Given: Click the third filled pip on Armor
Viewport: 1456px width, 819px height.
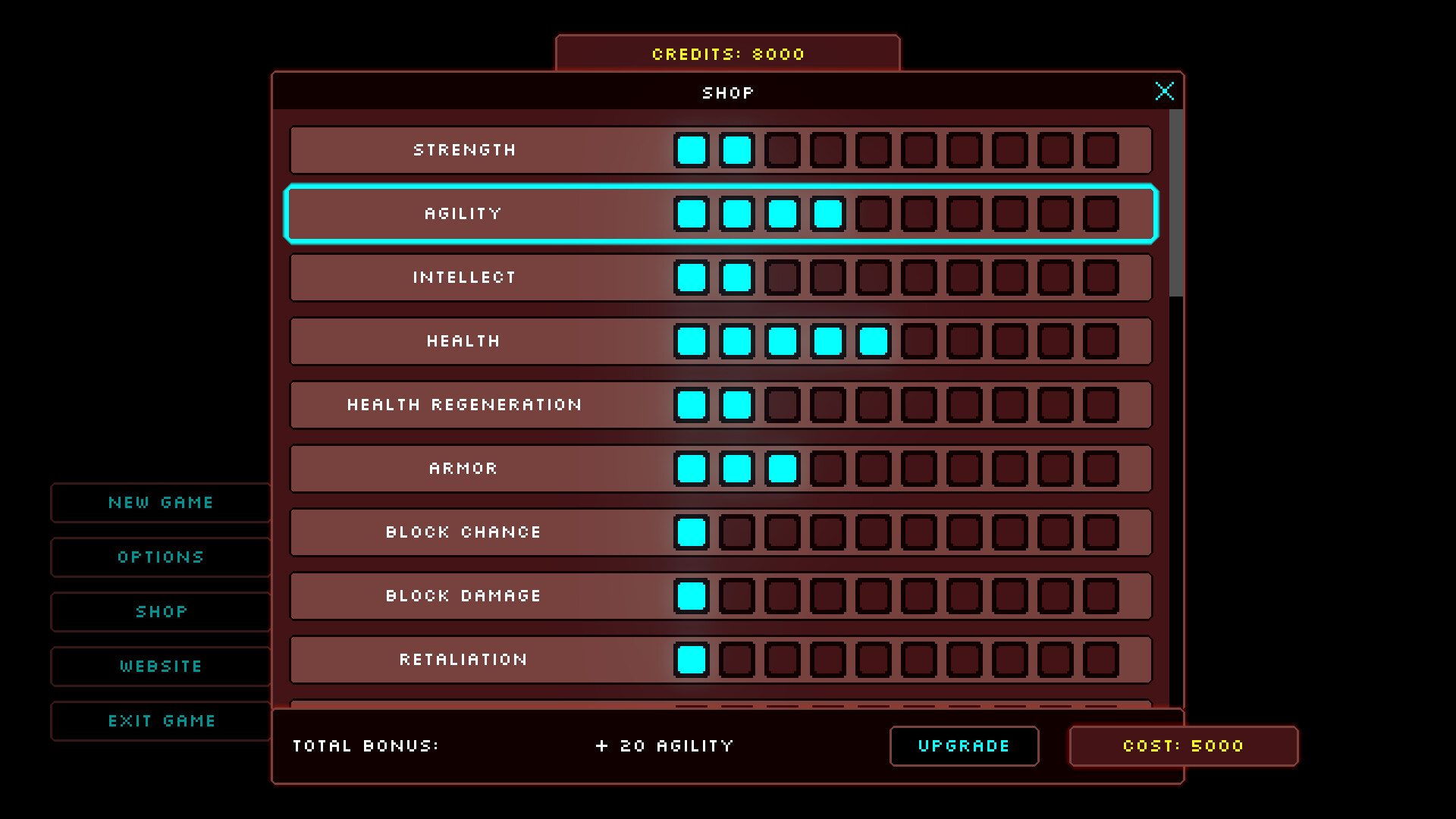Looking at the screenshot, I should [783, 468].
